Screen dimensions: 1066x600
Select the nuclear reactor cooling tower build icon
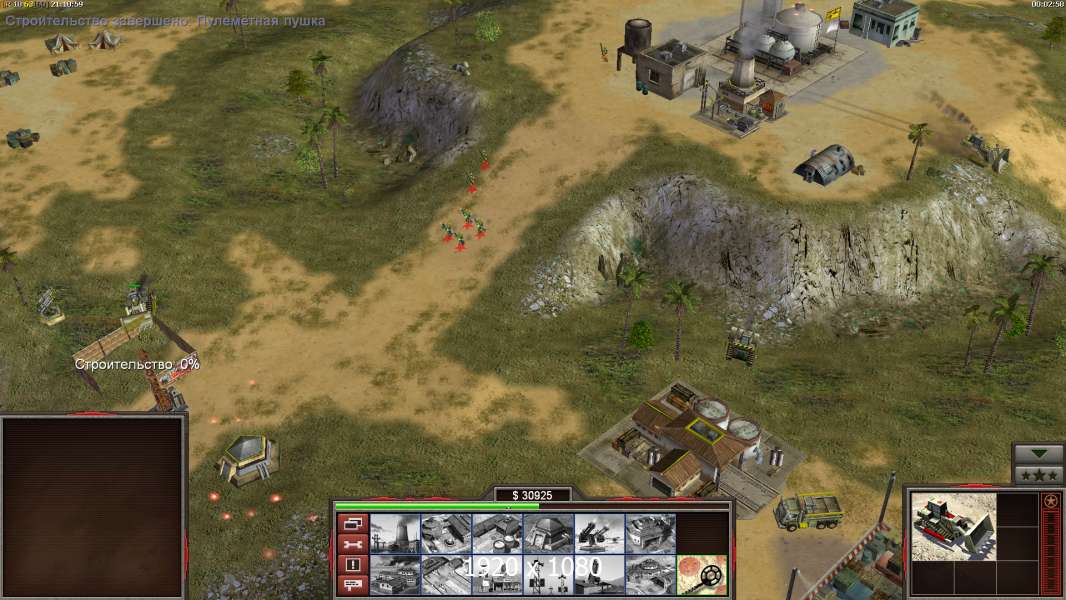[395, 533]
